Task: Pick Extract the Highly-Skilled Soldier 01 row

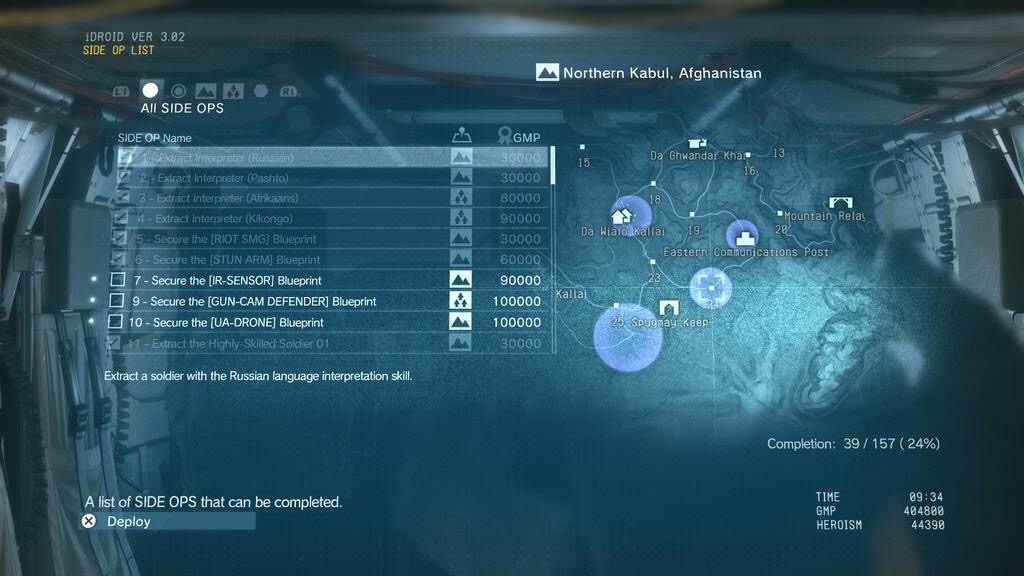Action: [330, 343]
